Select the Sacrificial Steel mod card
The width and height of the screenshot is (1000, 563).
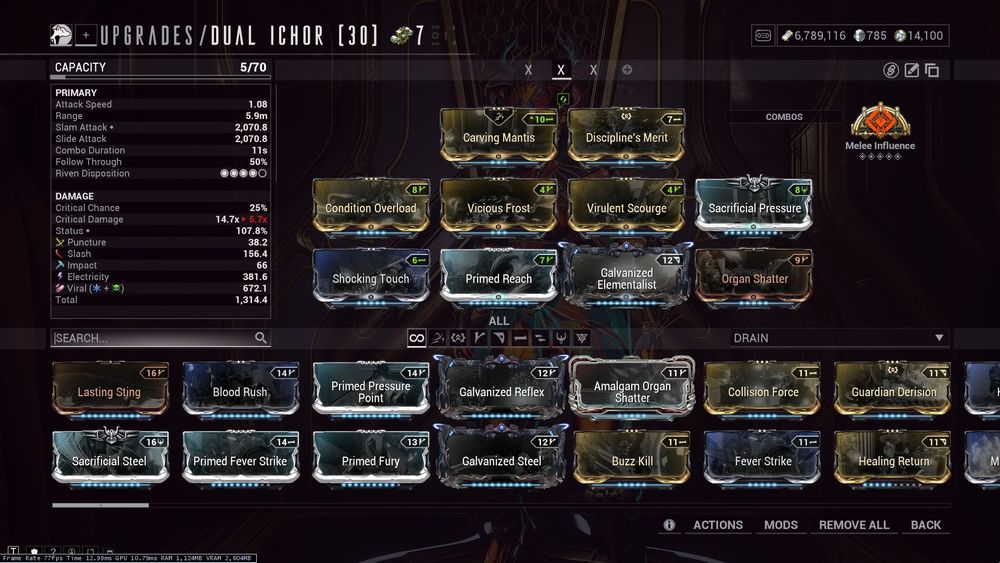110,460
